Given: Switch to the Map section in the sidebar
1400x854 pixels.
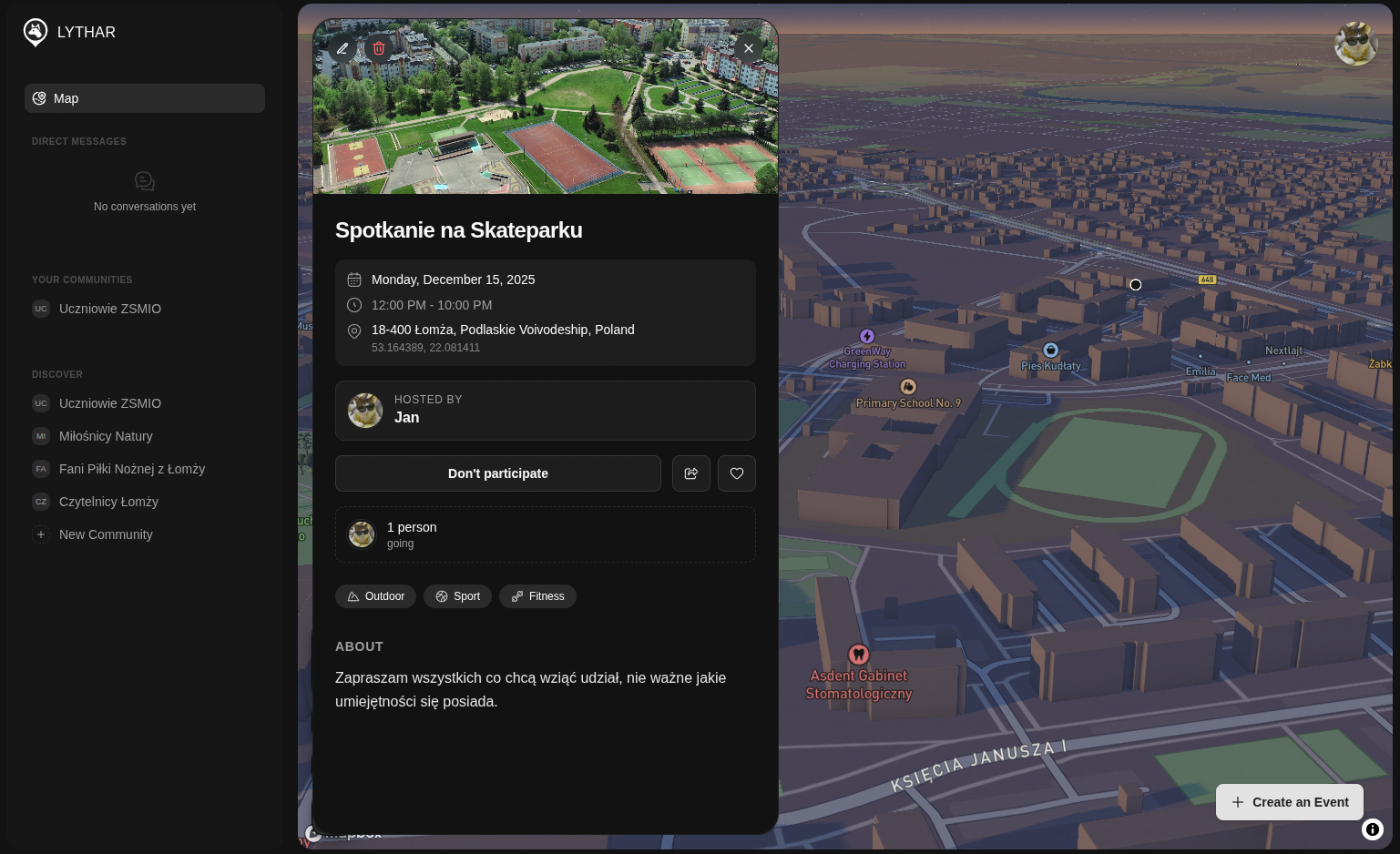Looking at the screenshot, I should click(144, 98).
